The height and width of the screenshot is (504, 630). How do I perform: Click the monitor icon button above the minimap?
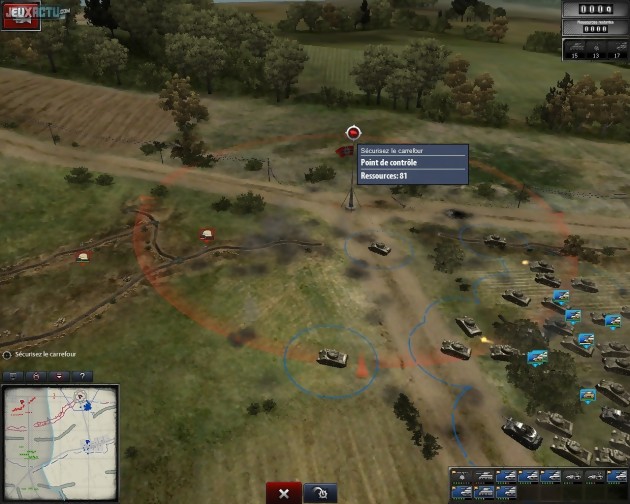click(x=15, y=376)
